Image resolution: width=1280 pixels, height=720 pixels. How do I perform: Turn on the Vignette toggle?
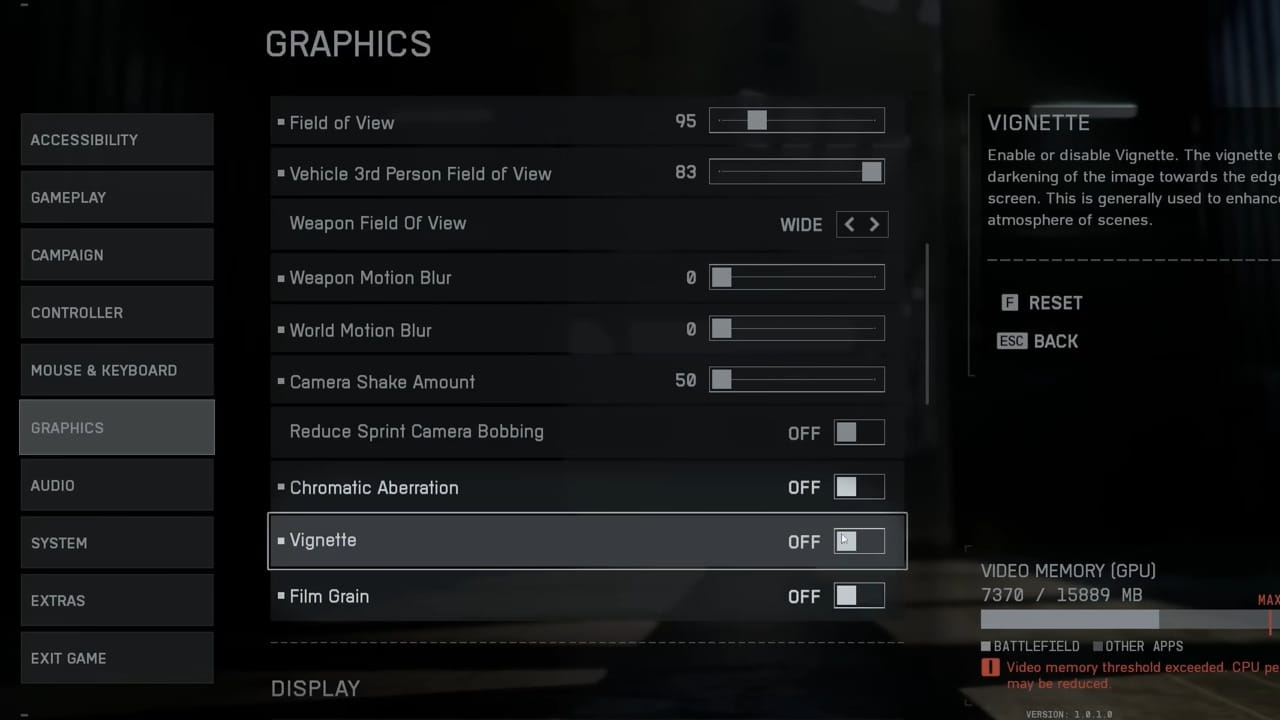[x=859, y=541]
